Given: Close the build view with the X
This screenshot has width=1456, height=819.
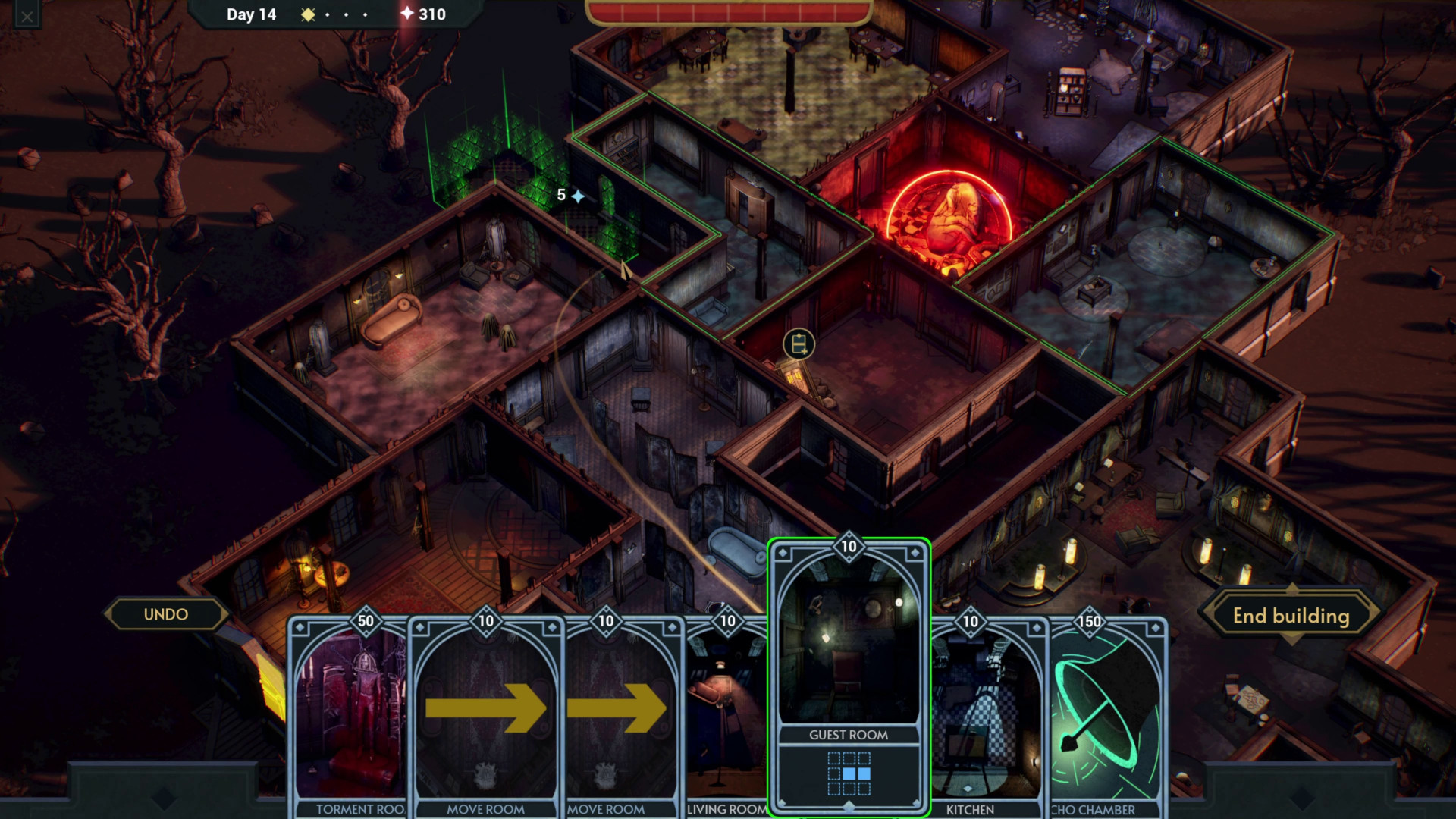Looking at the screenshot, I should pos(27,16).
